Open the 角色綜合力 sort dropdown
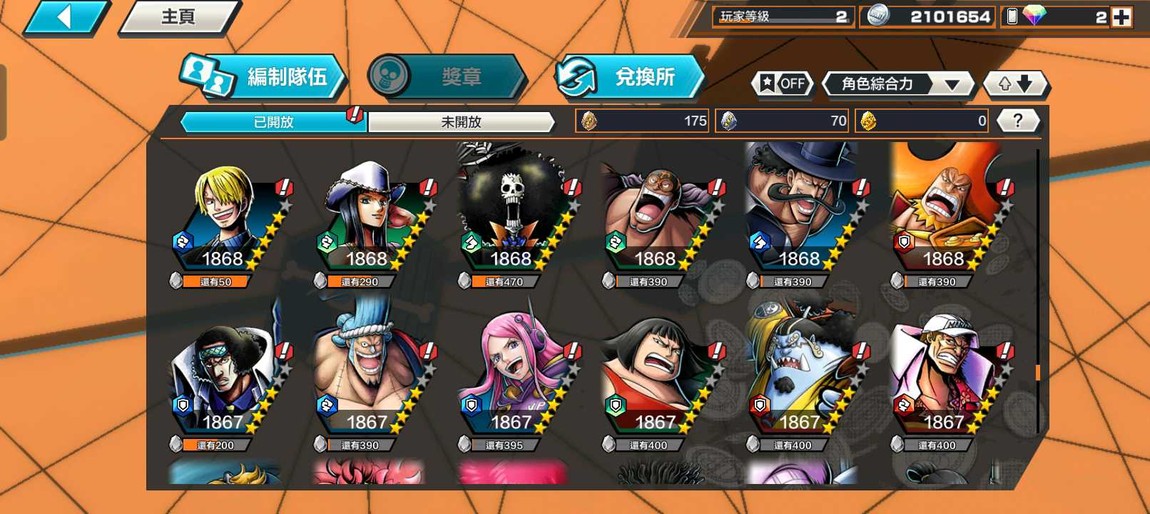This screenshot has width=1150, height=514. (x=897, y=84)
